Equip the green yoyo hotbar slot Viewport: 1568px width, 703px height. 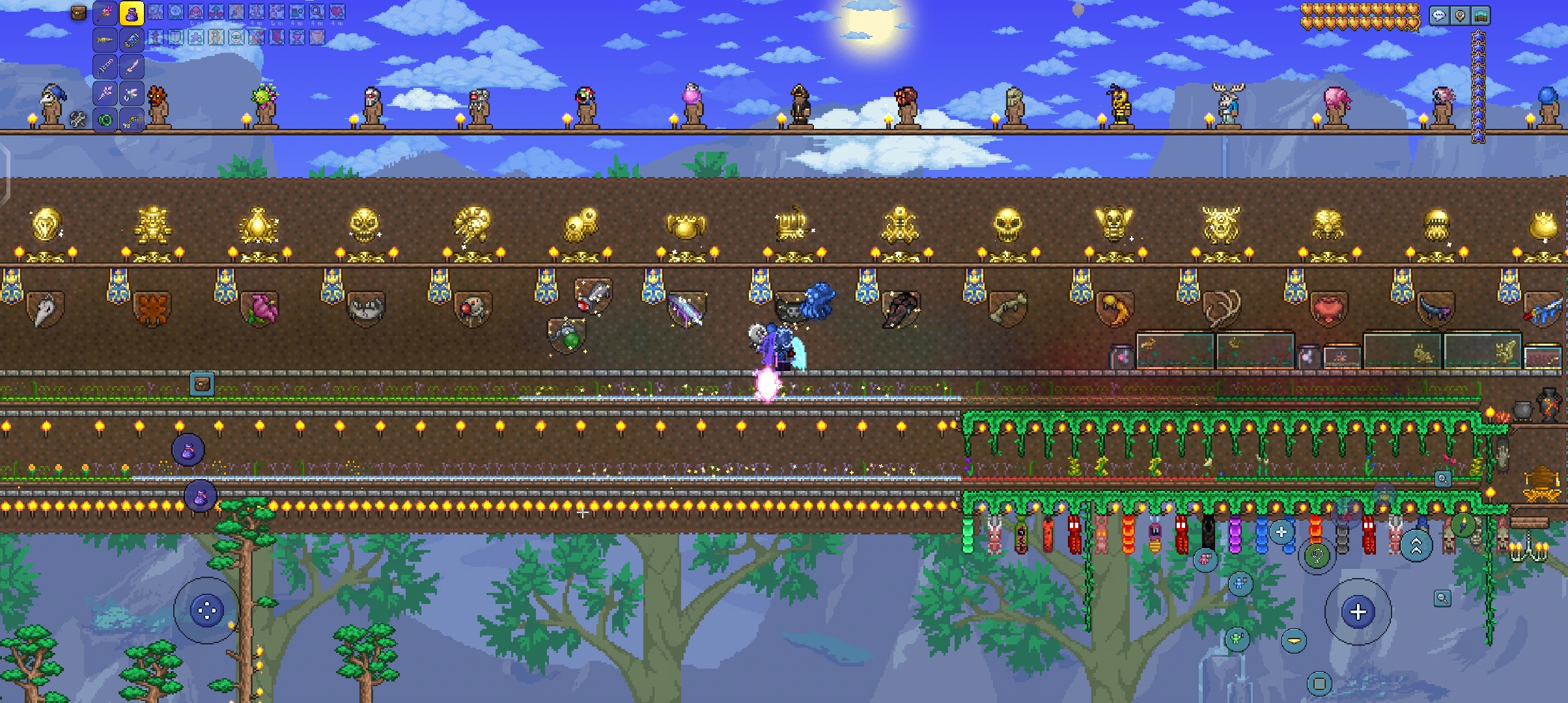105,120
